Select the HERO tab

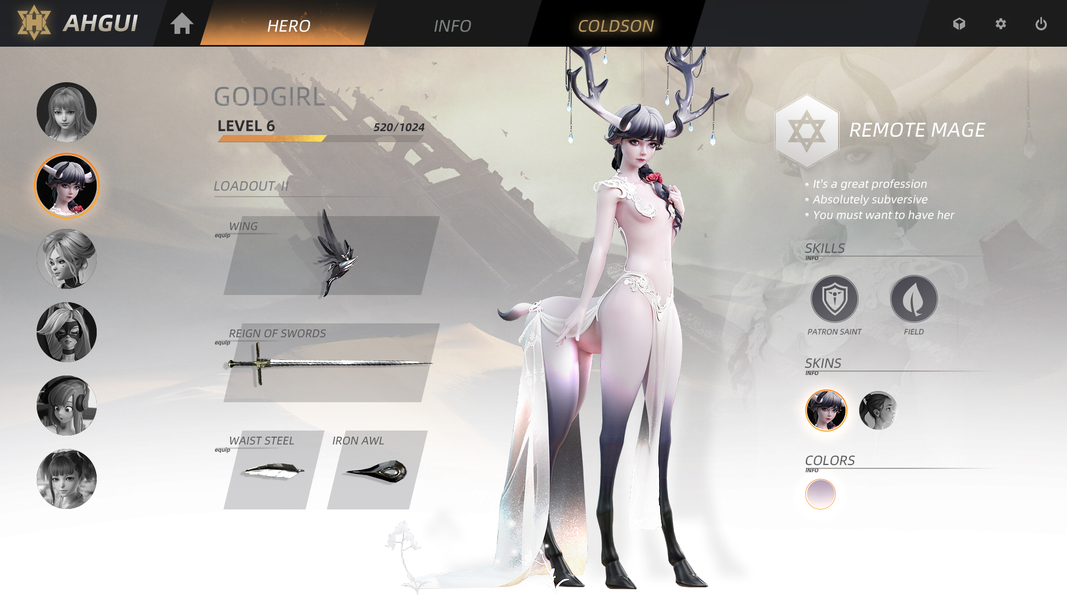288,26
